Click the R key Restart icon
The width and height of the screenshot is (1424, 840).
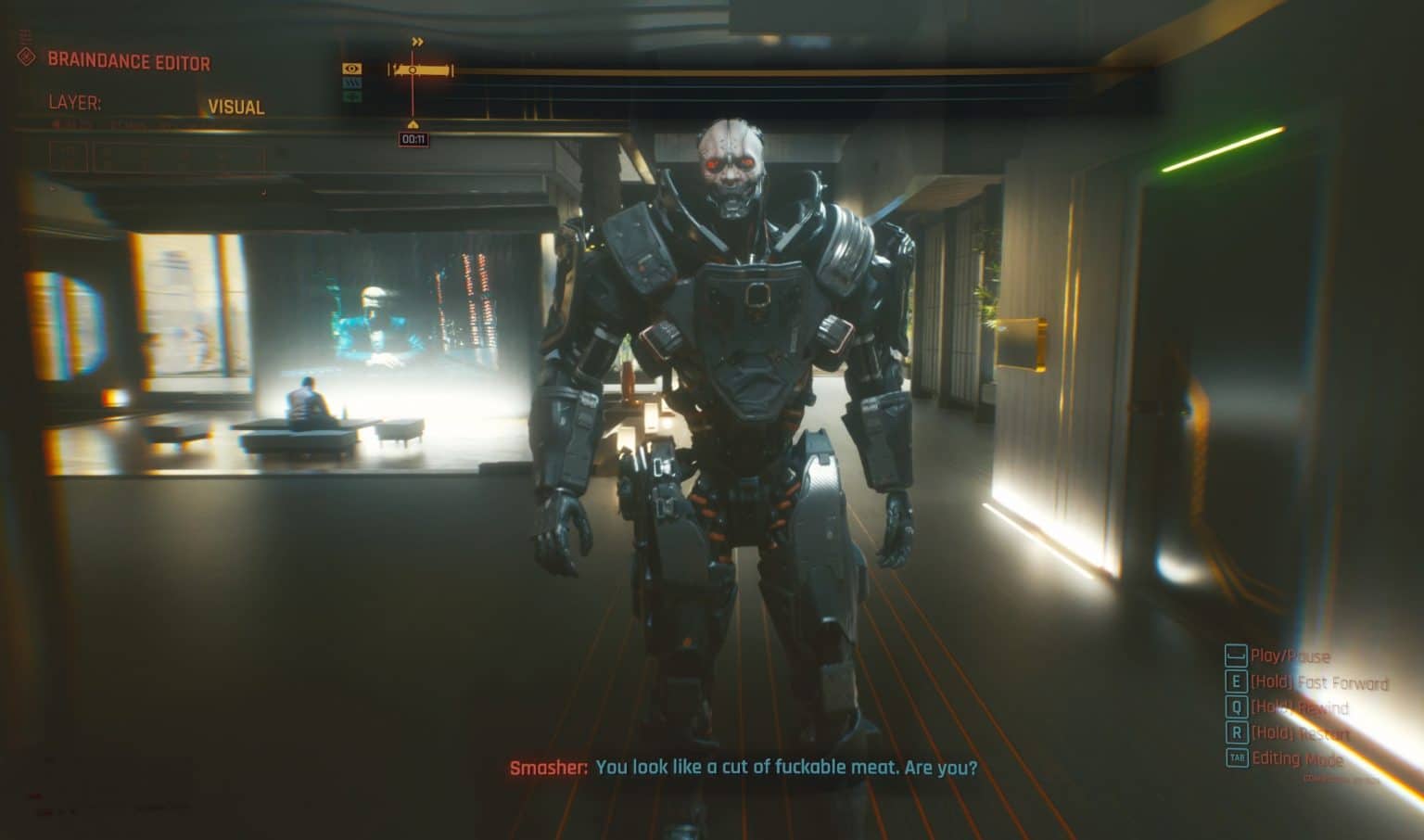(1237, 732)
